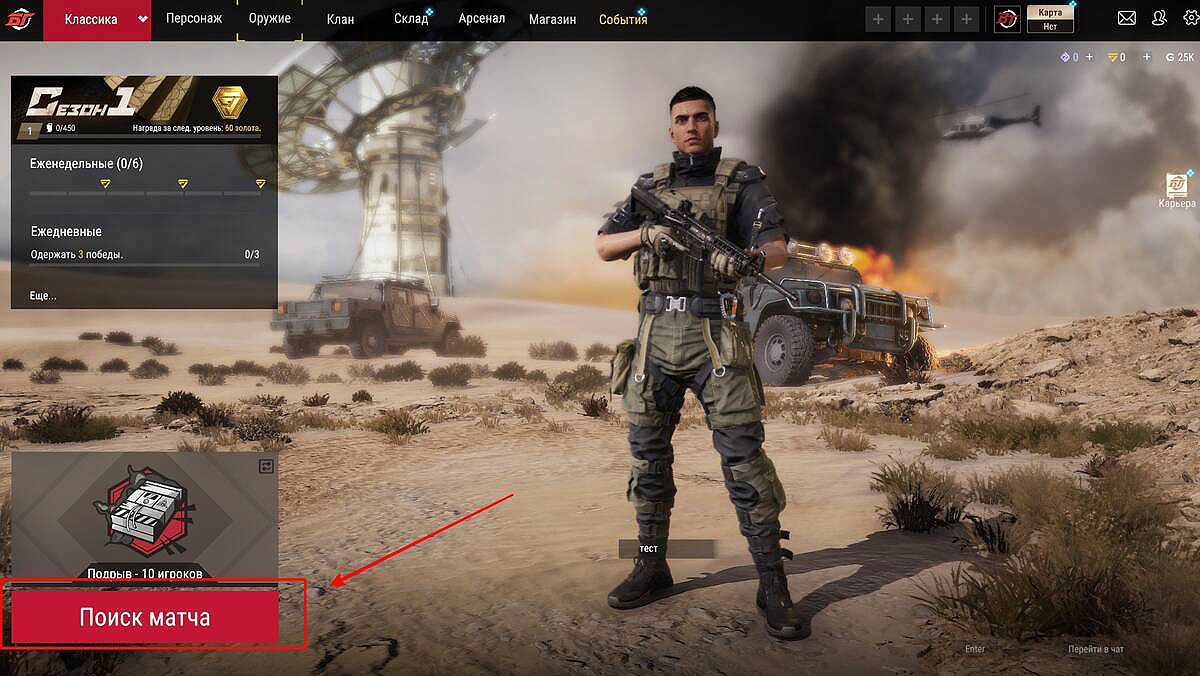Start matchmaking with Поиск матча button
Viewport: 1200px width, 676px height.
coord(145,617)
